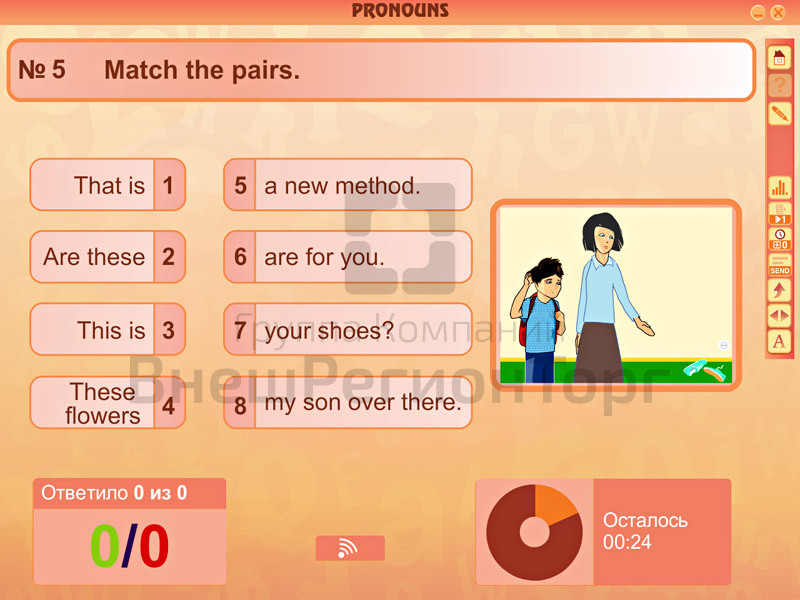The image size is (800, 600).
Task: Choose the "Are these" phrase tile
Action: (107, 257)
